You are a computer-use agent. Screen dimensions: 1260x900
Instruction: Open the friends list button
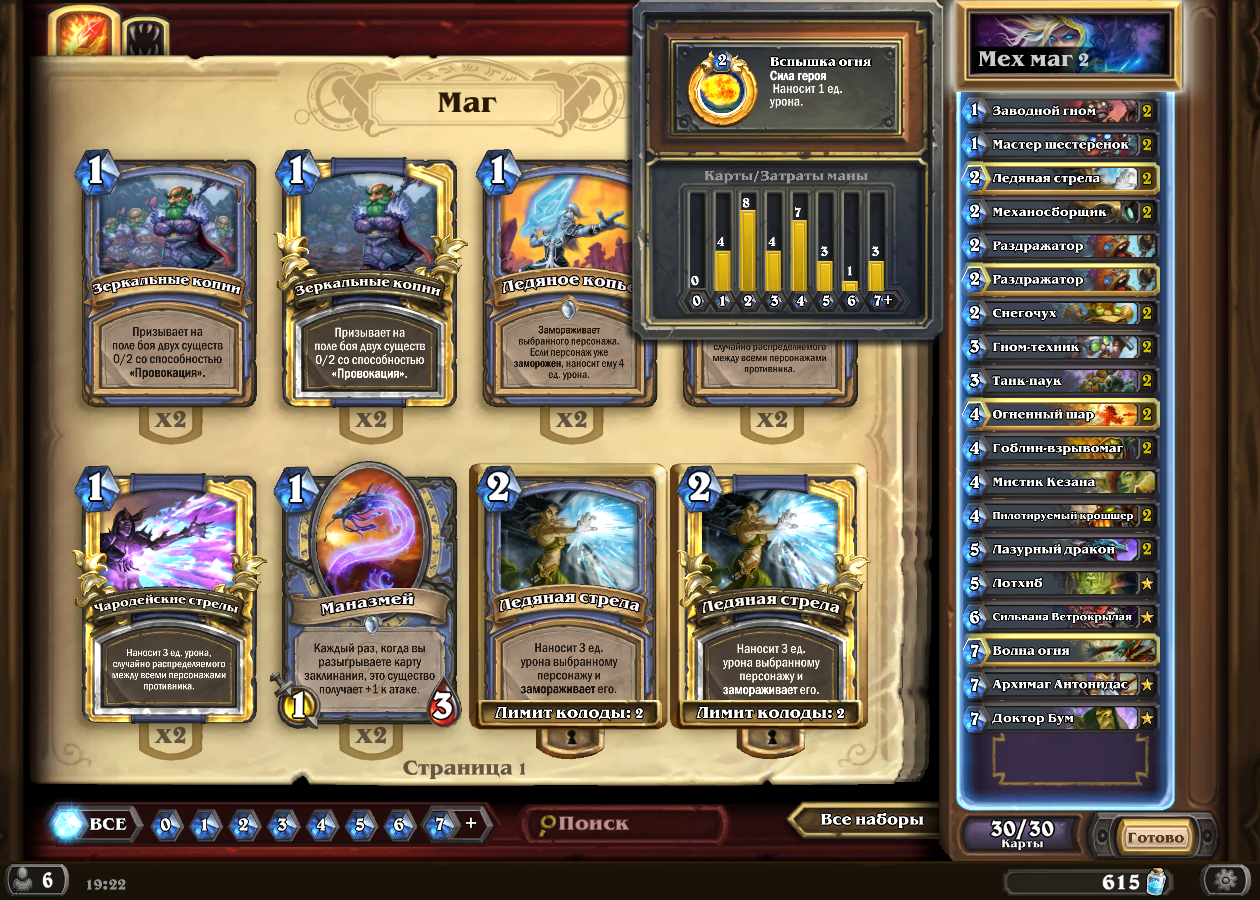[36, 880]
